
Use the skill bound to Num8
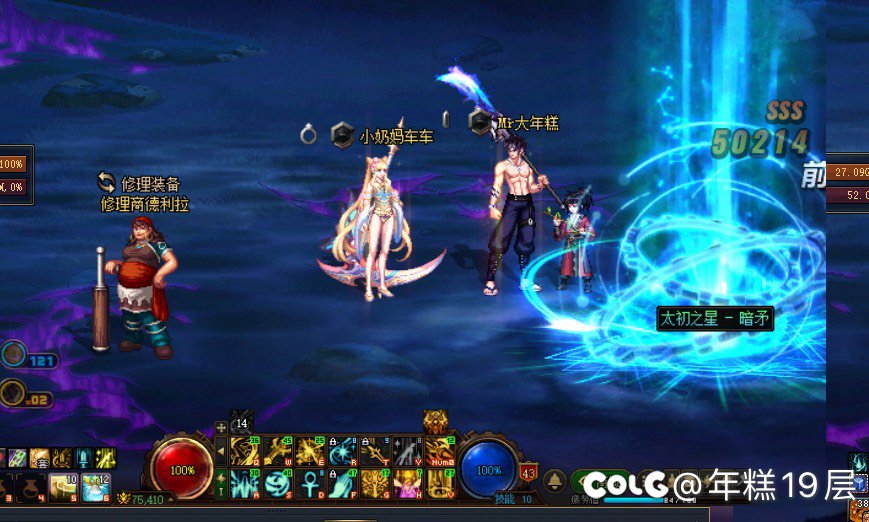(x=439, y=452)
